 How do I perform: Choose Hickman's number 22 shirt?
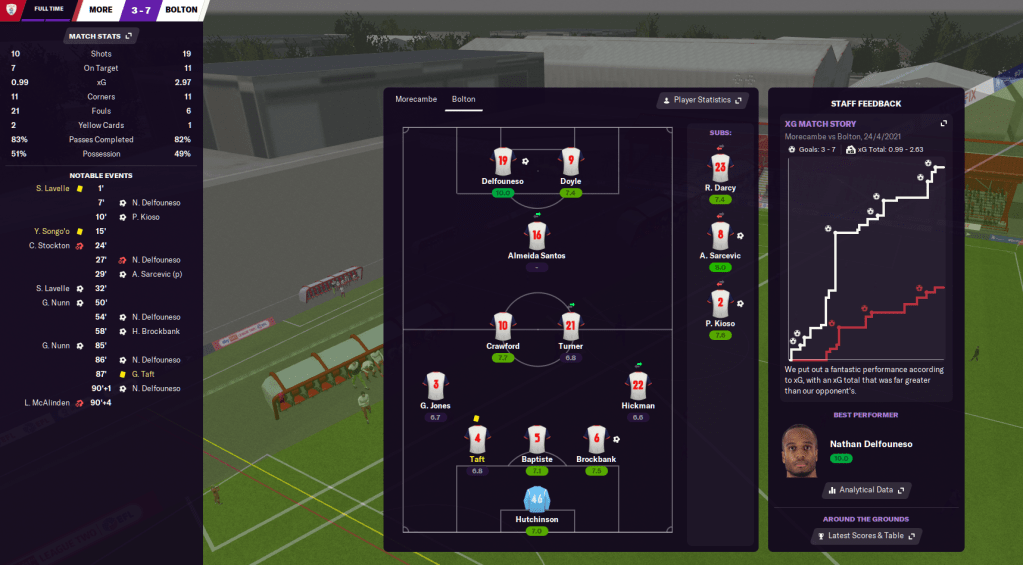[x=638, y=385]
